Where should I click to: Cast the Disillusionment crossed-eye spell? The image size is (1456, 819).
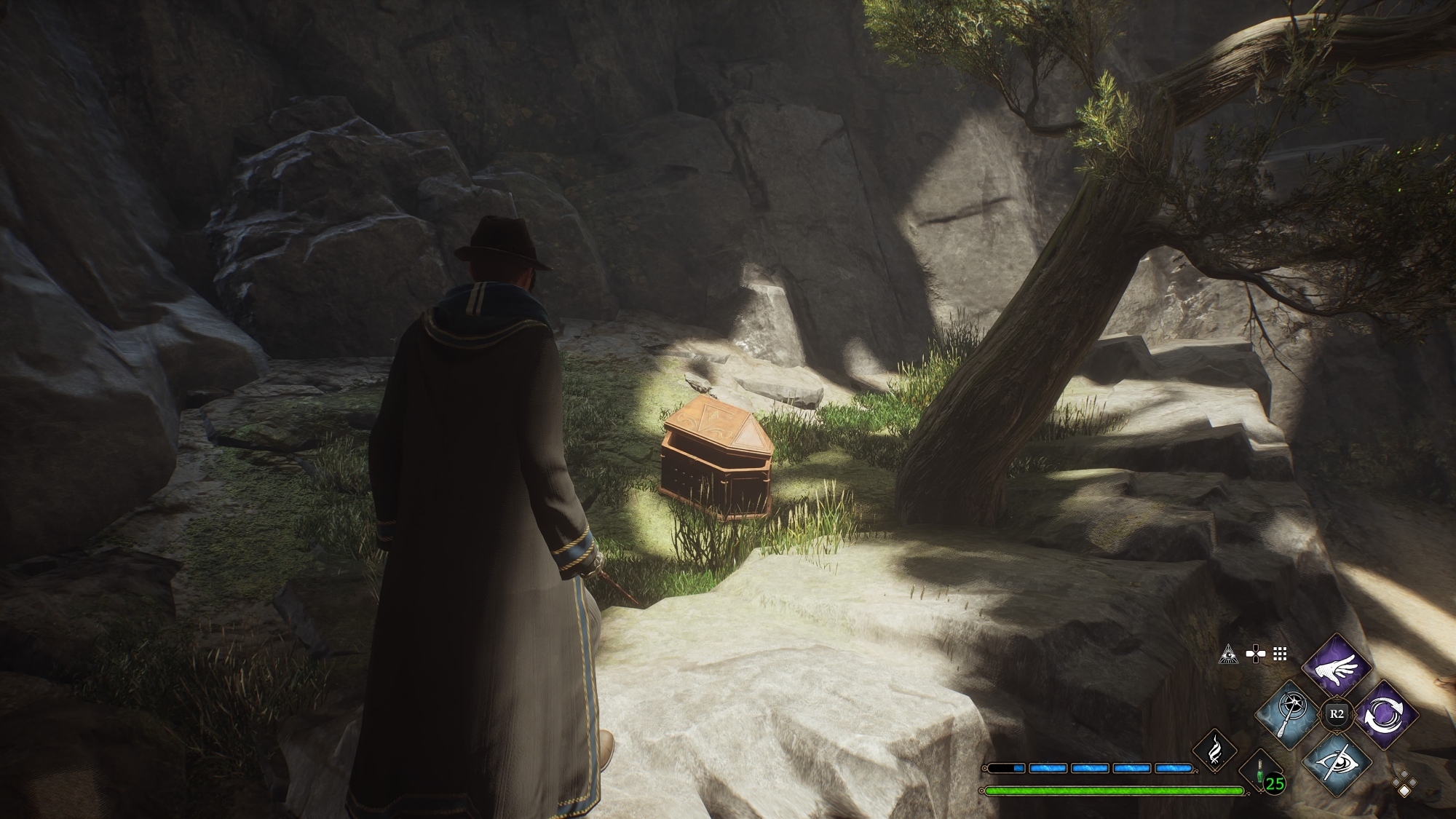pyautogui.click(x=1336, y=761)
